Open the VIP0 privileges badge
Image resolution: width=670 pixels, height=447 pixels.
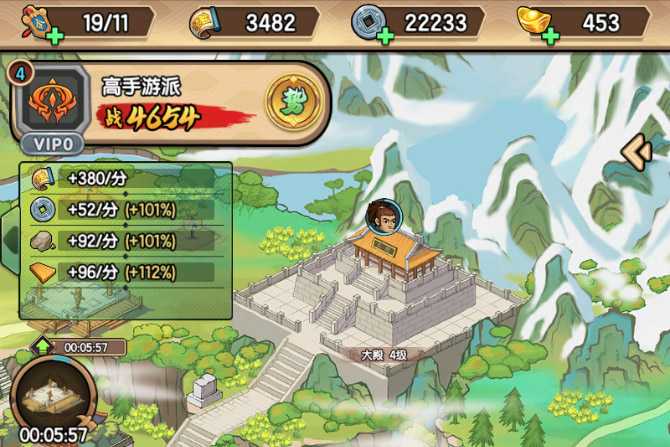[x=46, y=144]
